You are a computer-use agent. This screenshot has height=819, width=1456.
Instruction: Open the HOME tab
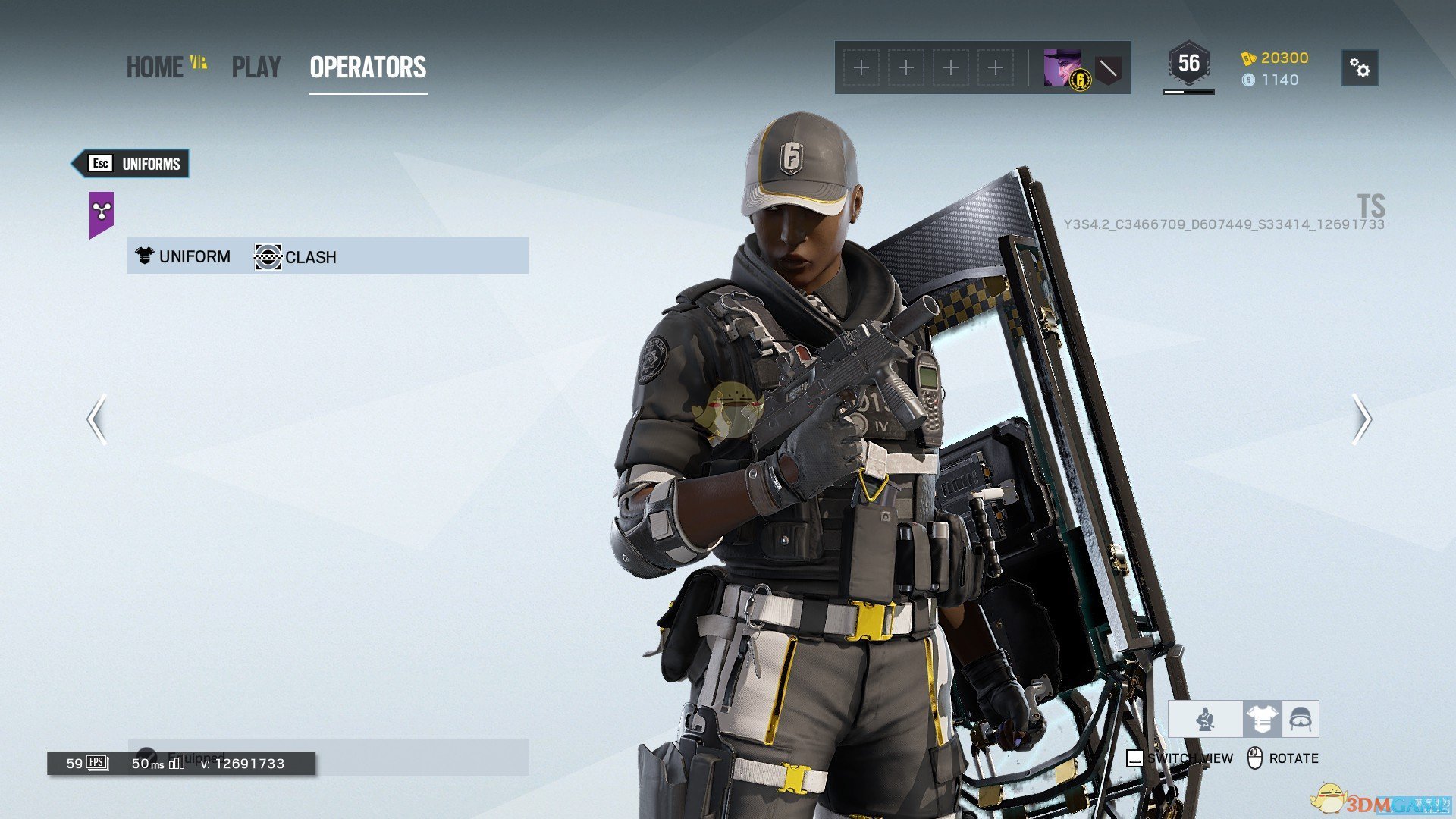155,67
